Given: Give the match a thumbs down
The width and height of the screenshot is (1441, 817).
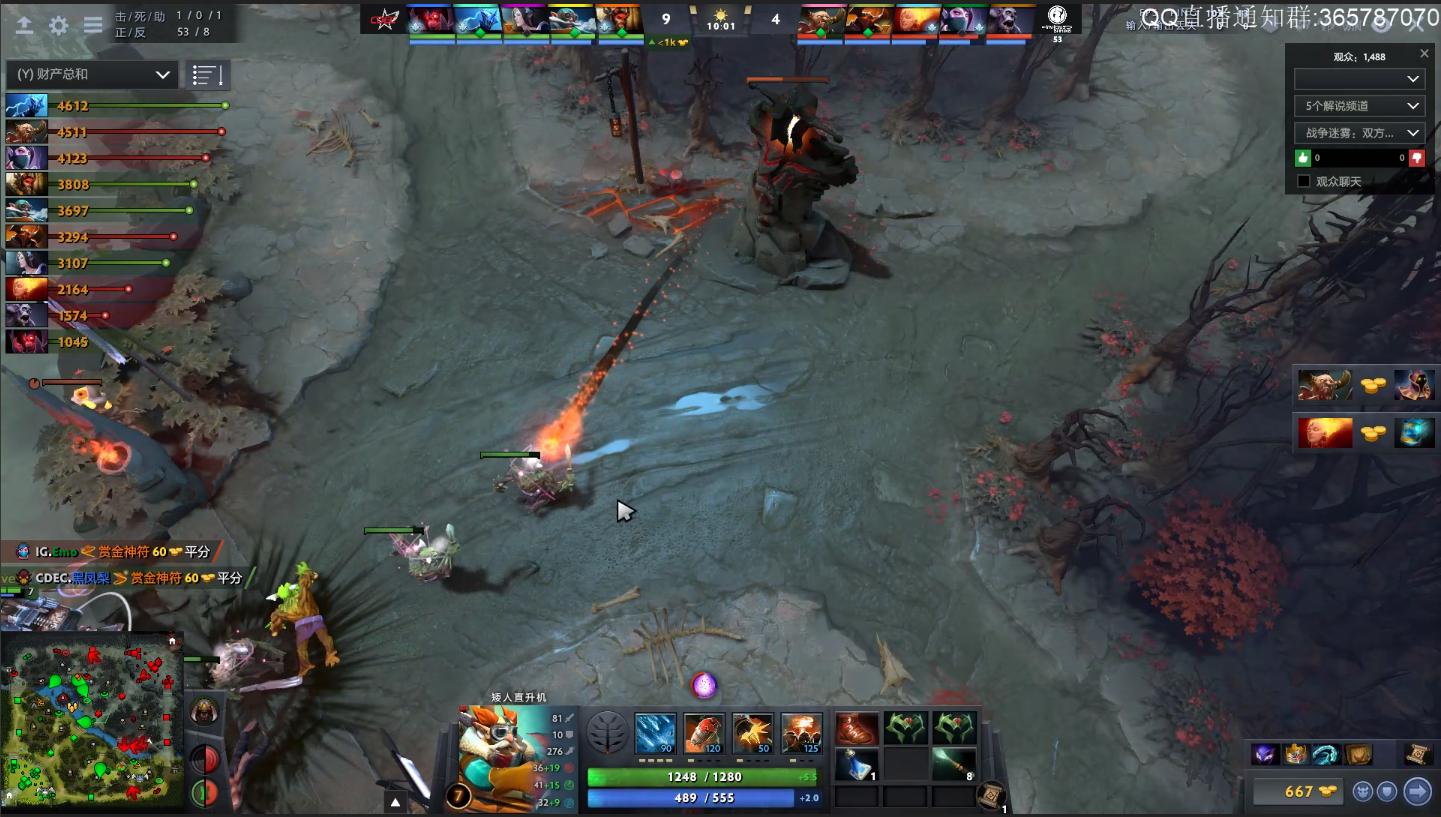Looking at the screenshot, I should click(1416, 157).
